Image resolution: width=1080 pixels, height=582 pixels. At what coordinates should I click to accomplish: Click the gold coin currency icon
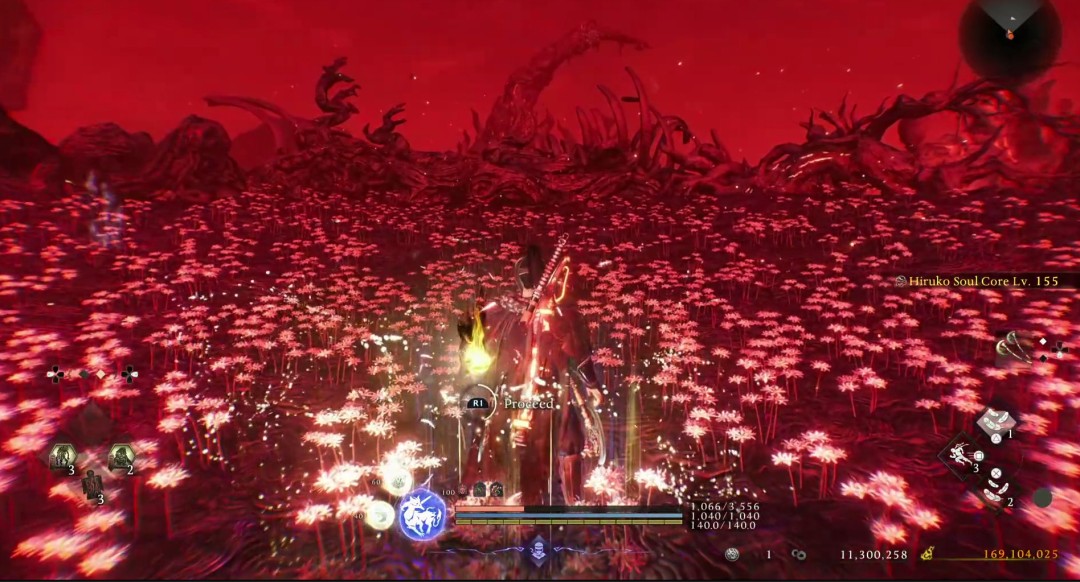click(x=928, y=553)
